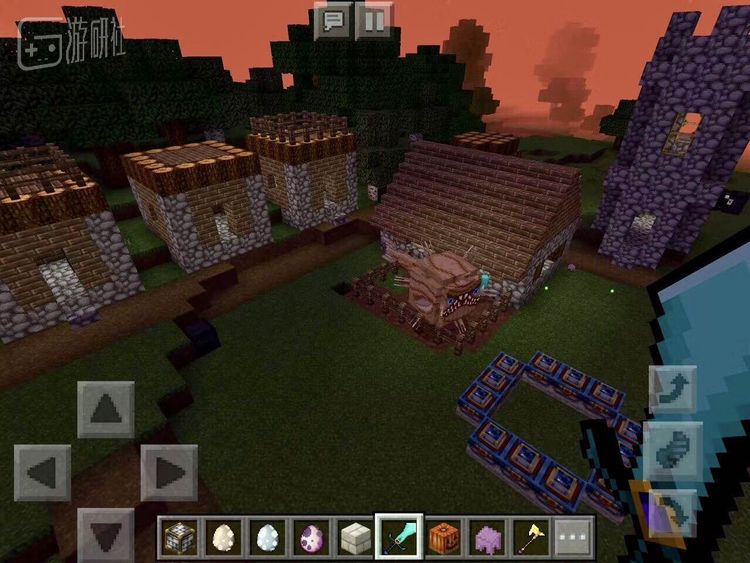Image resolution: width=750 pixels, height=563 pixels.
Task: Select the metal block hotbar slot
Action: [180, 538]
